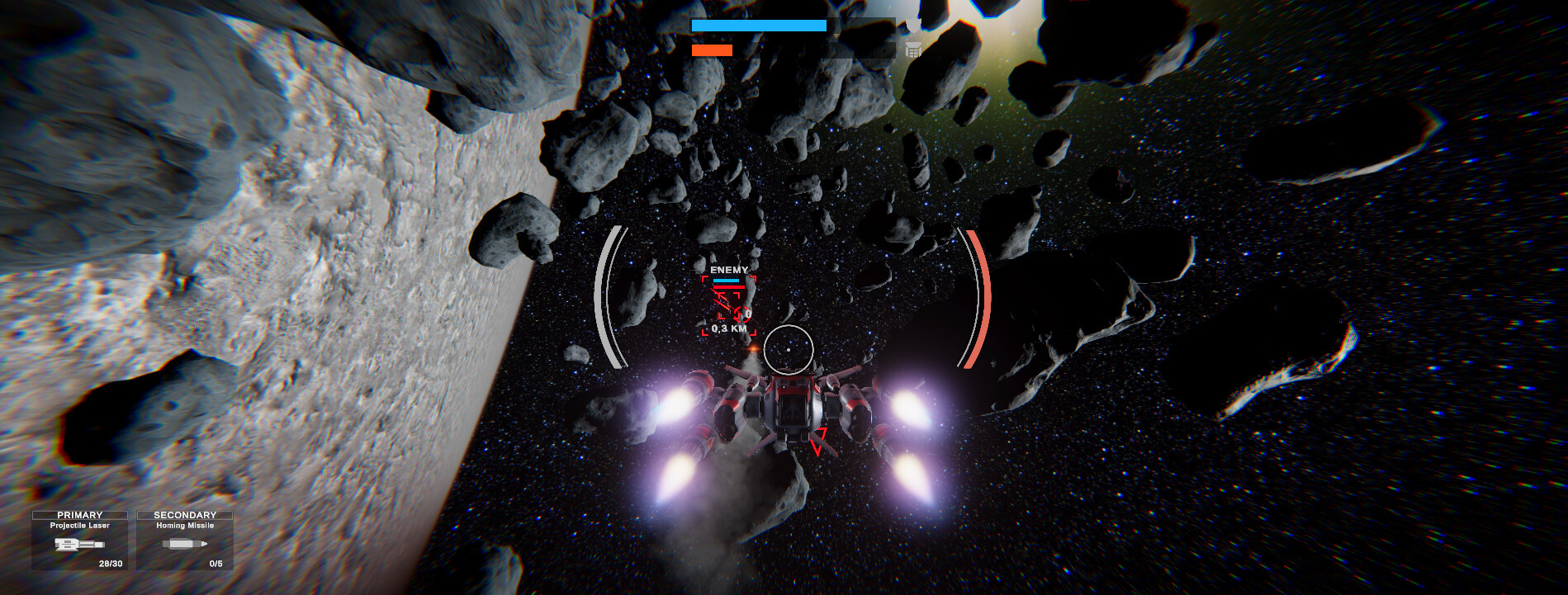This screenshot has height=595, width=1568.
Task: Click the ENEMY label above the target marker
Action: [728, 270]
